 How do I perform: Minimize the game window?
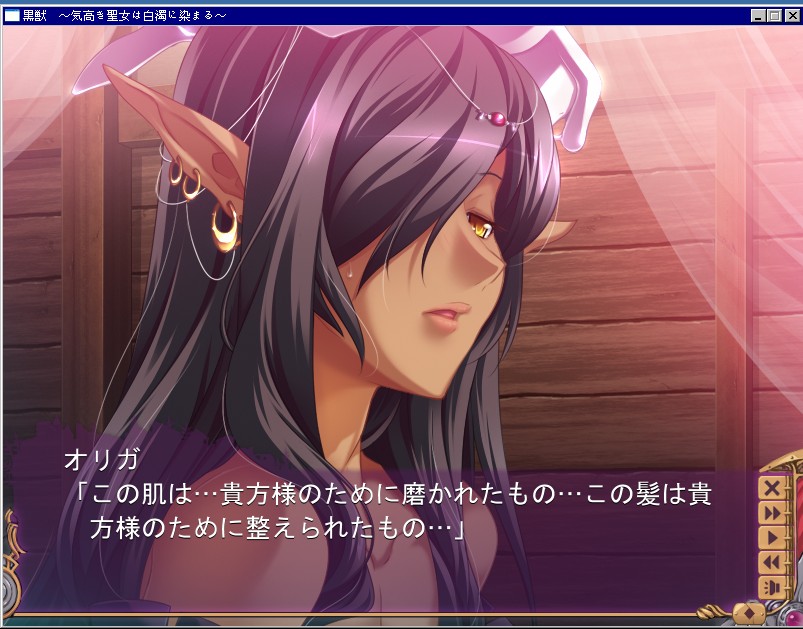[x=759, y=16]
